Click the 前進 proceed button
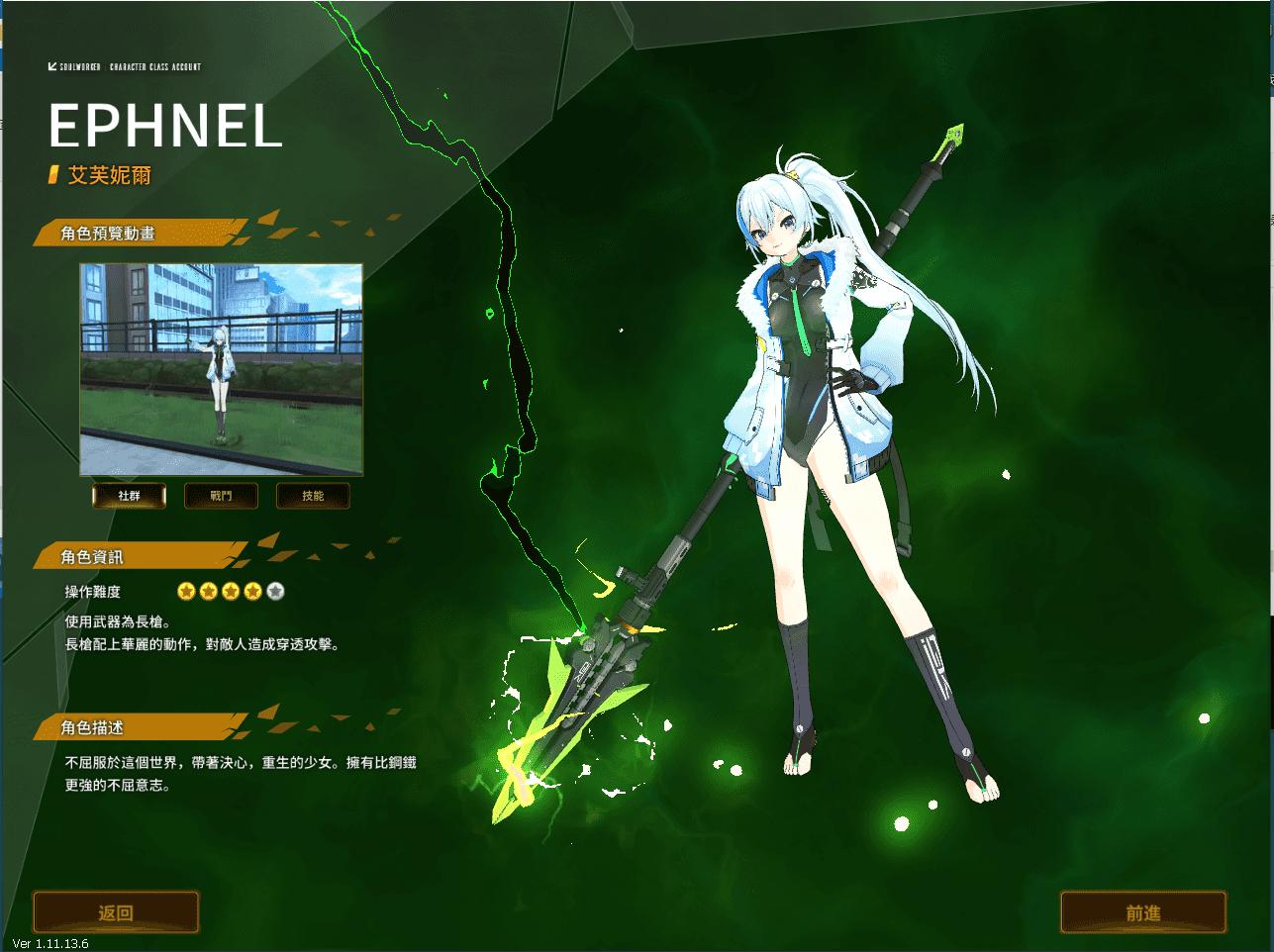The image size is (1274, 952). coord(1142,911)
